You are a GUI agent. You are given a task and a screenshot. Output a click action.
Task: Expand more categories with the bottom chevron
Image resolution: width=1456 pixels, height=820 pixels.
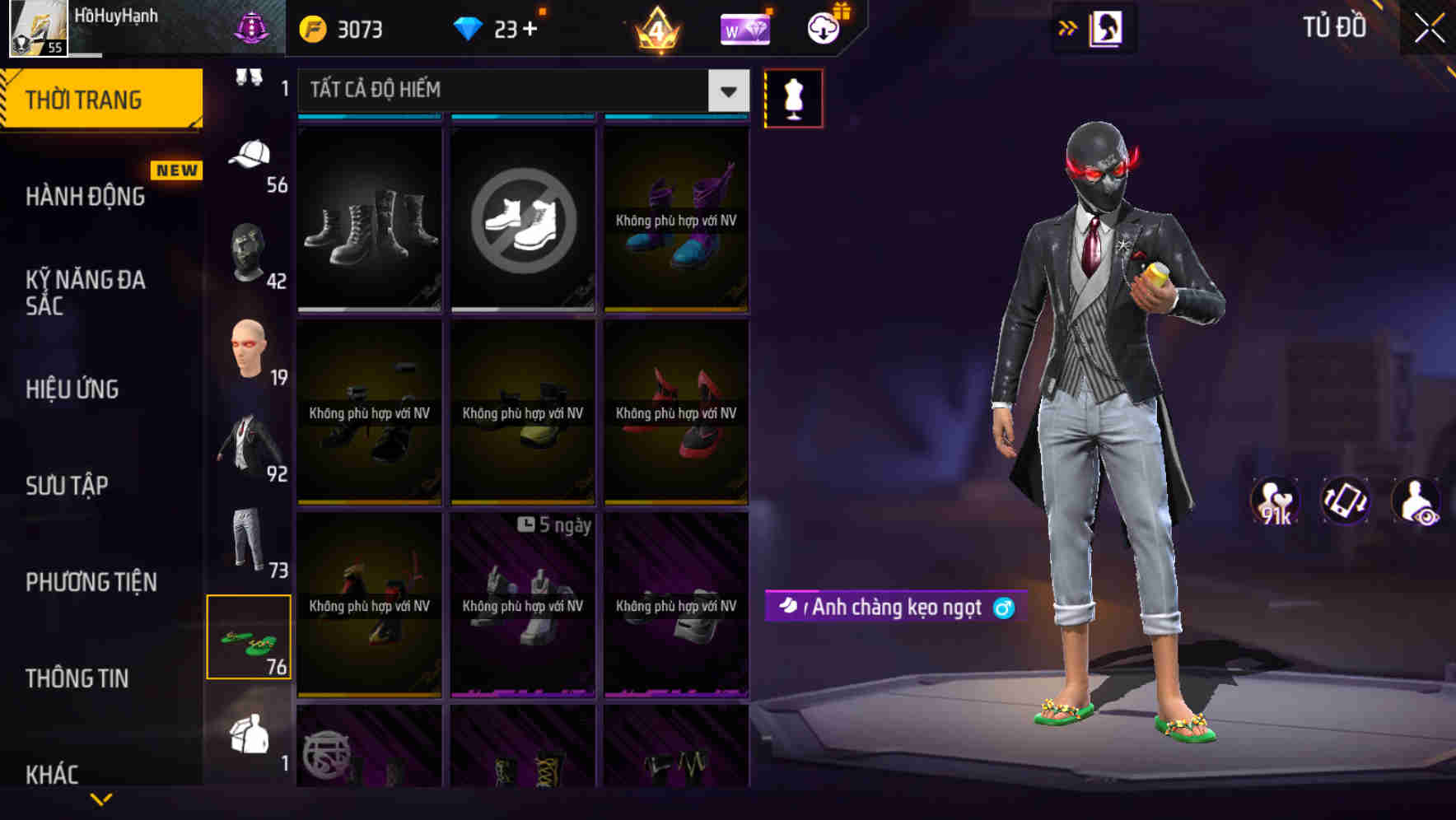click(x=100, y=799)
